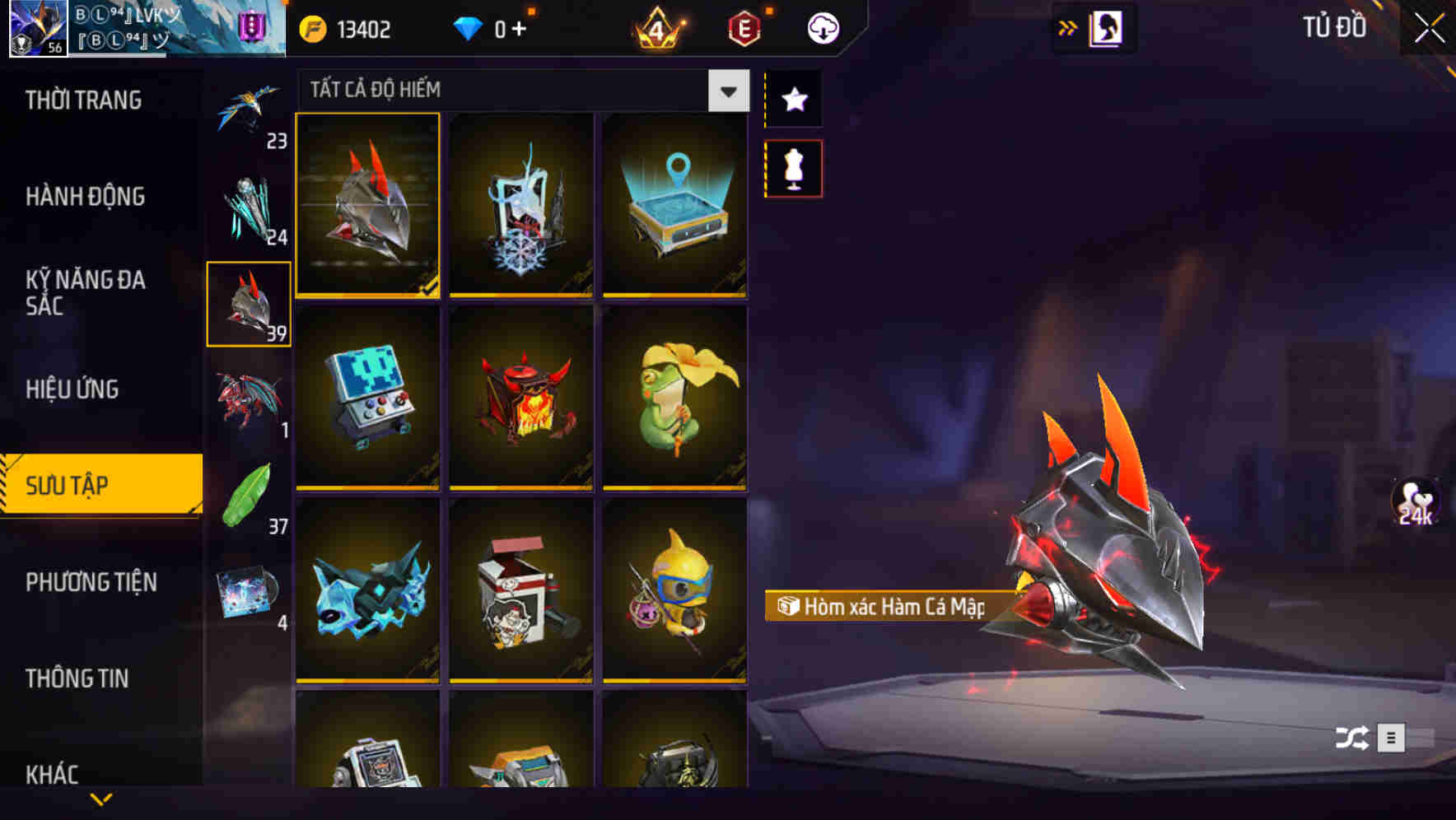
Task: Select the frog with flower collectible thumbnail
Action: click(x=673, y=398)
